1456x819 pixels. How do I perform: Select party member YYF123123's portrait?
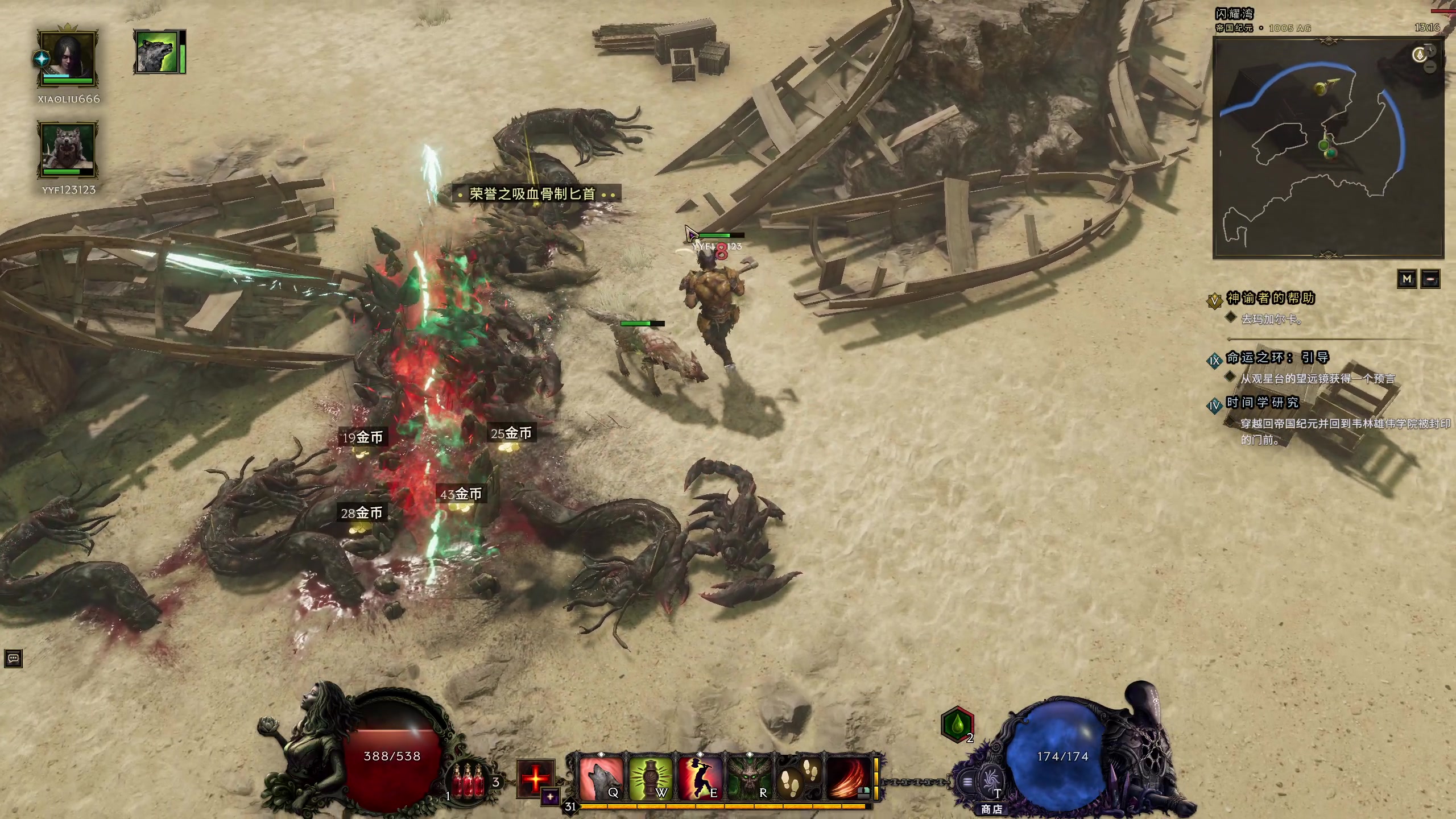(x=68, y=150)
